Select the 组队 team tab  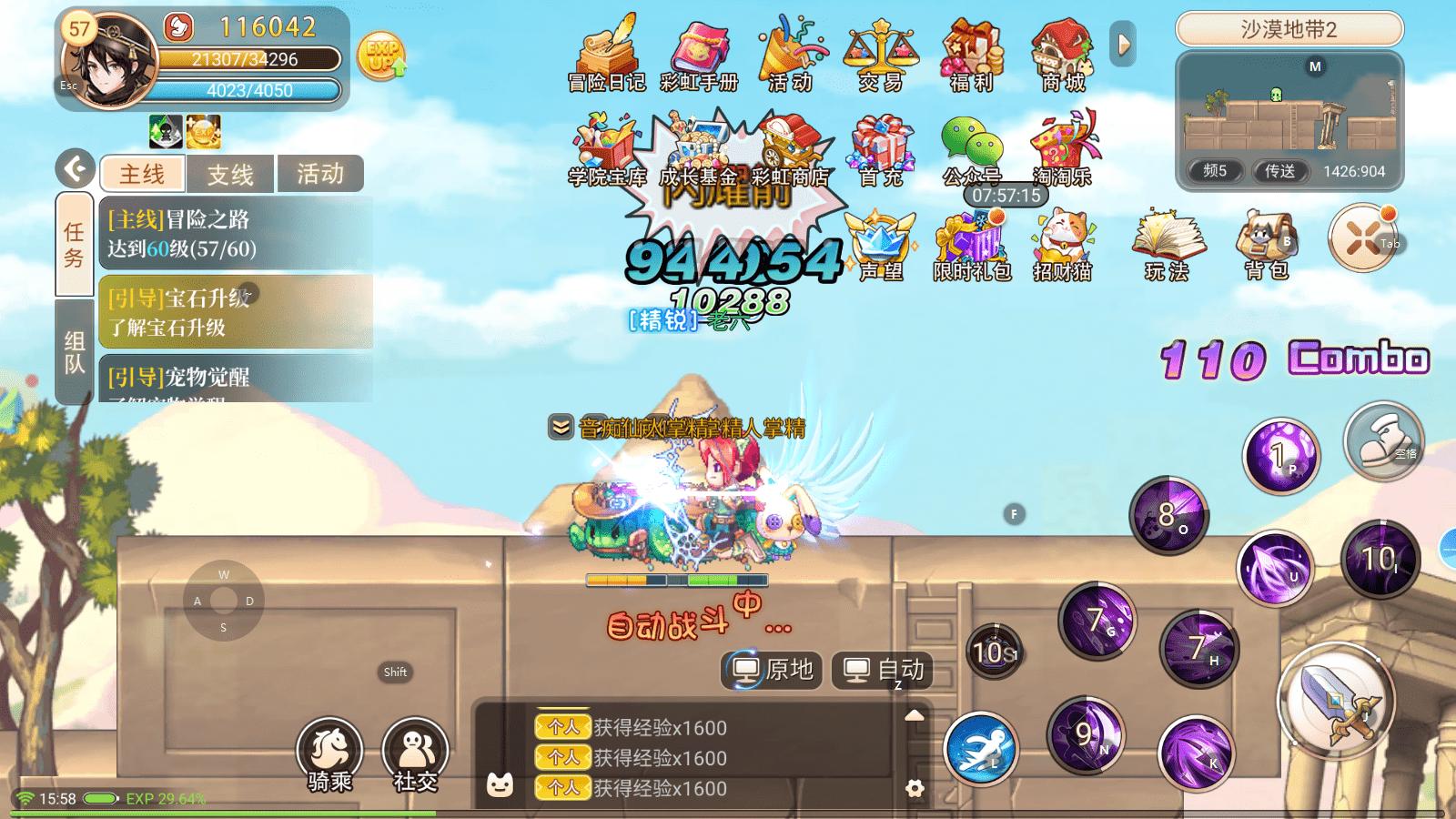pyautogui.click(x=75, y=352)
